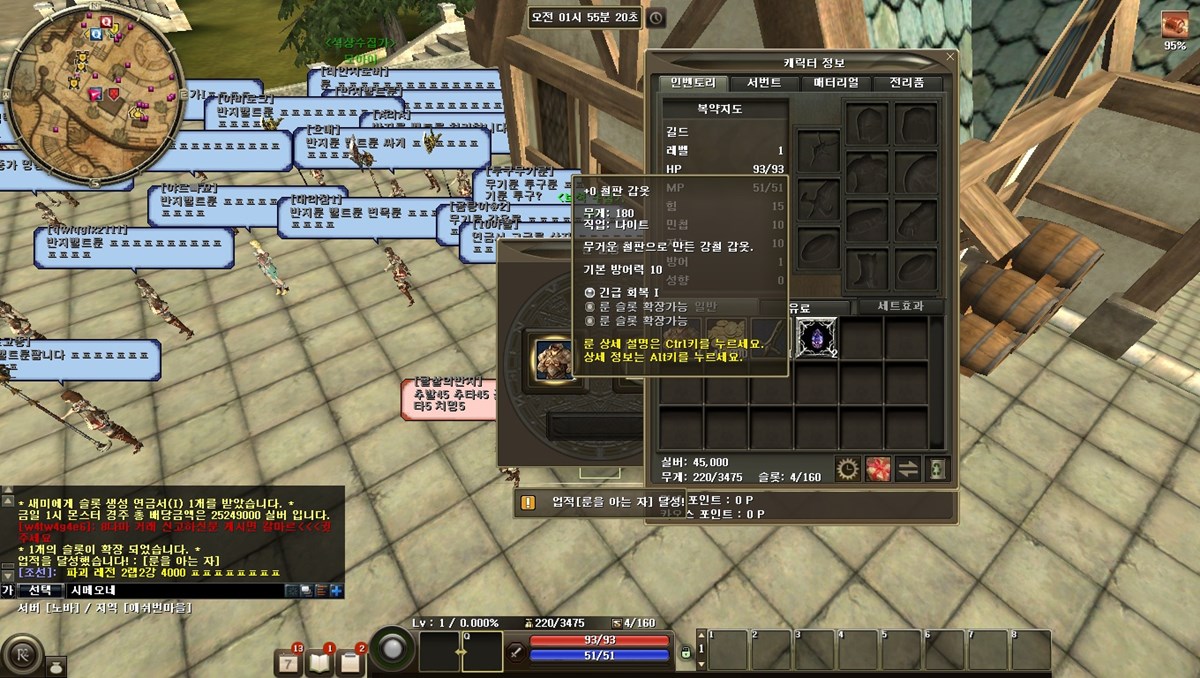This screenshot has width=1200, height=678.
Task: Show the 유료 paid items tab
Action: [800, 306]
